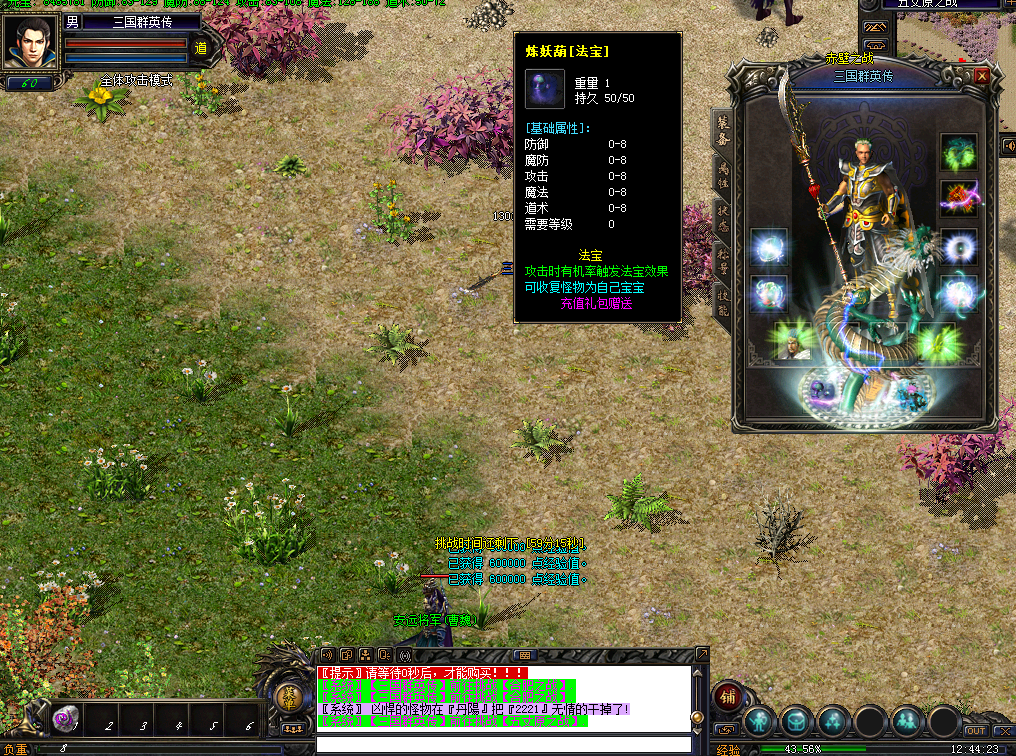Click the player portrait in top-left corner
The width and height of the screenshot is (1016, 756).
(x=29, y=42)
